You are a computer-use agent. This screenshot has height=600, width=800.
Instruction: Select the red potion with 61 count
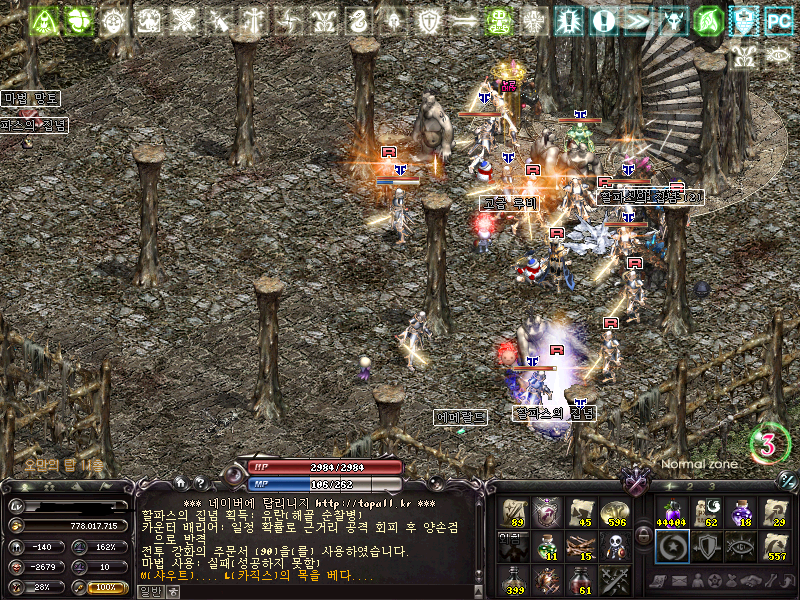tap(582, 579)
